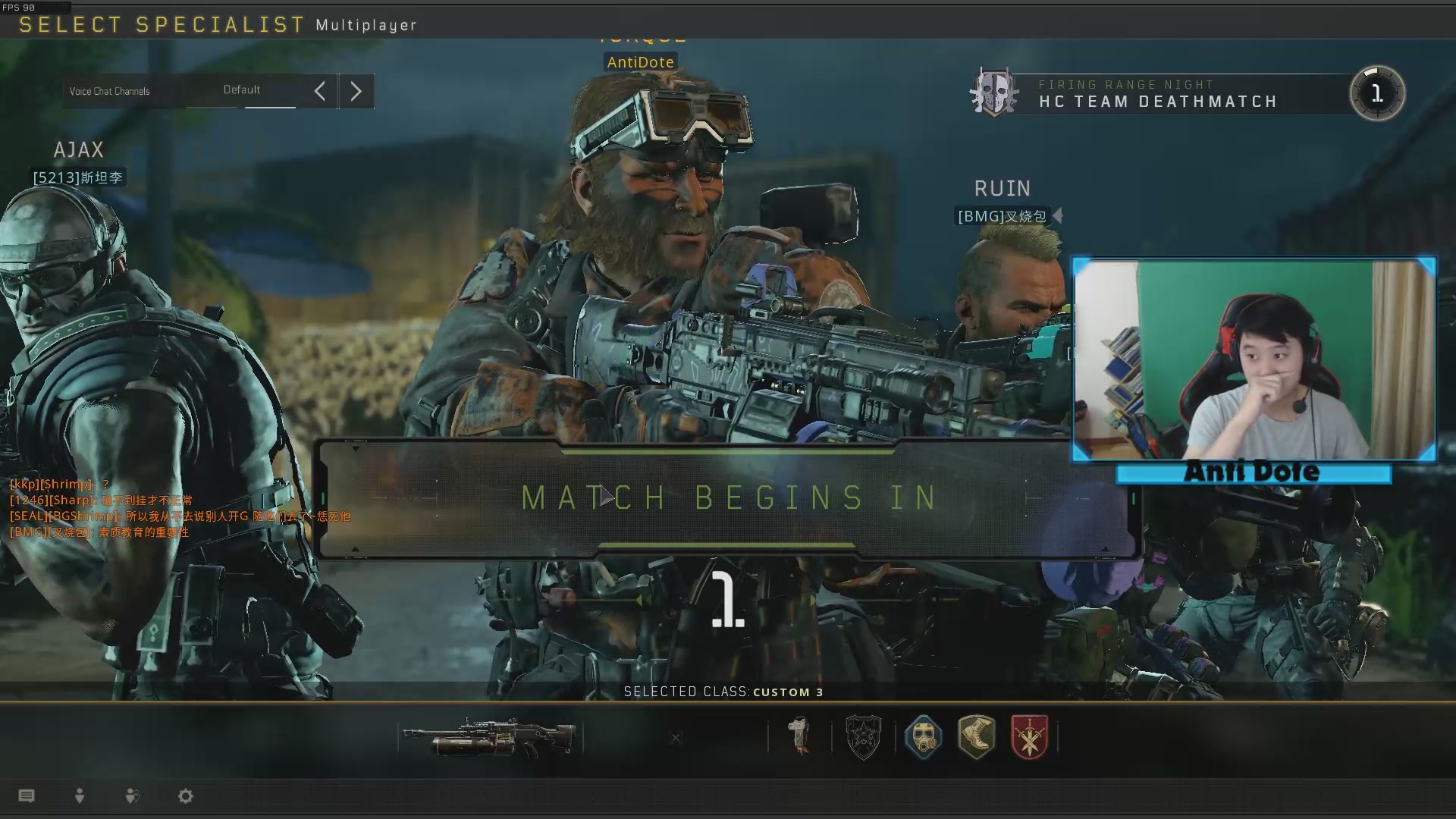This screenshot has height=819, width=1456.
Task: Select the AntiDote player name tag
Action: pyautogui.click(x=640, y=62)
